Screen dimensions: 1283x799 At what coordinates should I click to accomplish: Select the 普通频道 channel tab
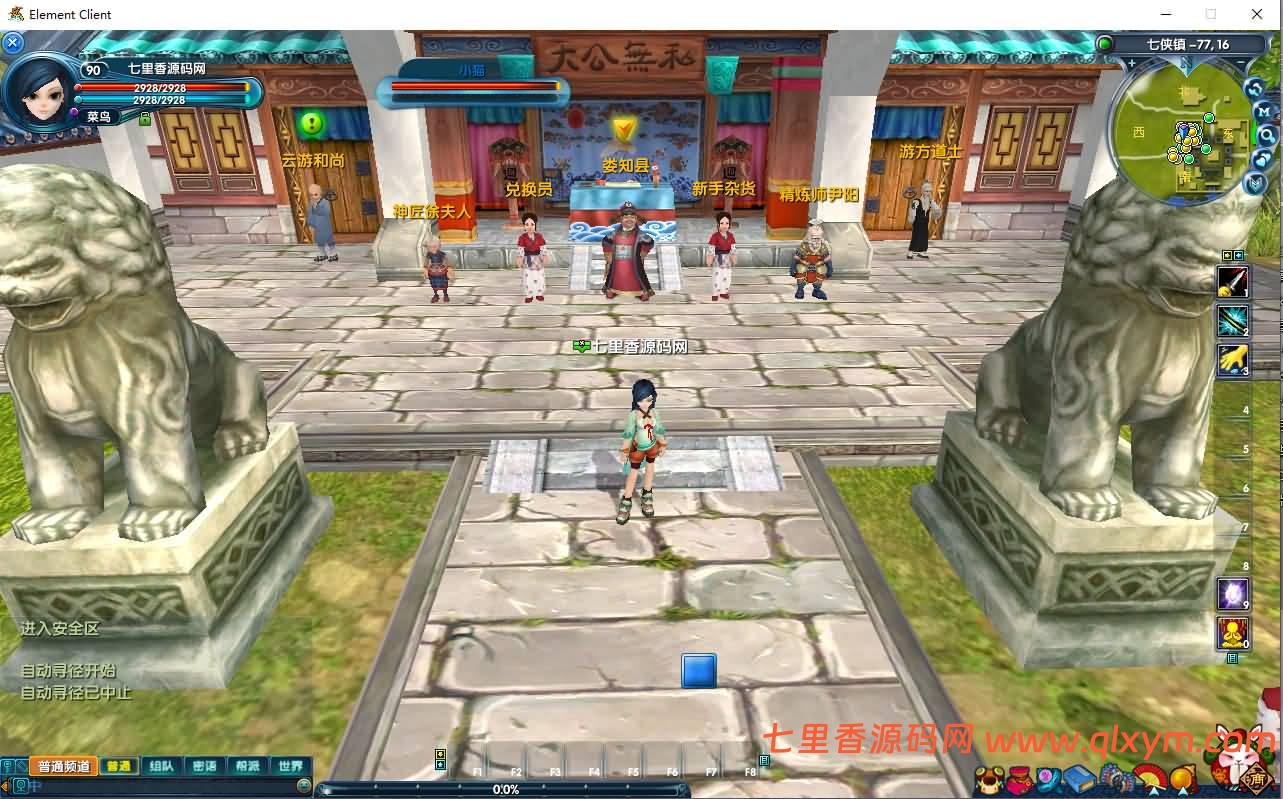63,766
